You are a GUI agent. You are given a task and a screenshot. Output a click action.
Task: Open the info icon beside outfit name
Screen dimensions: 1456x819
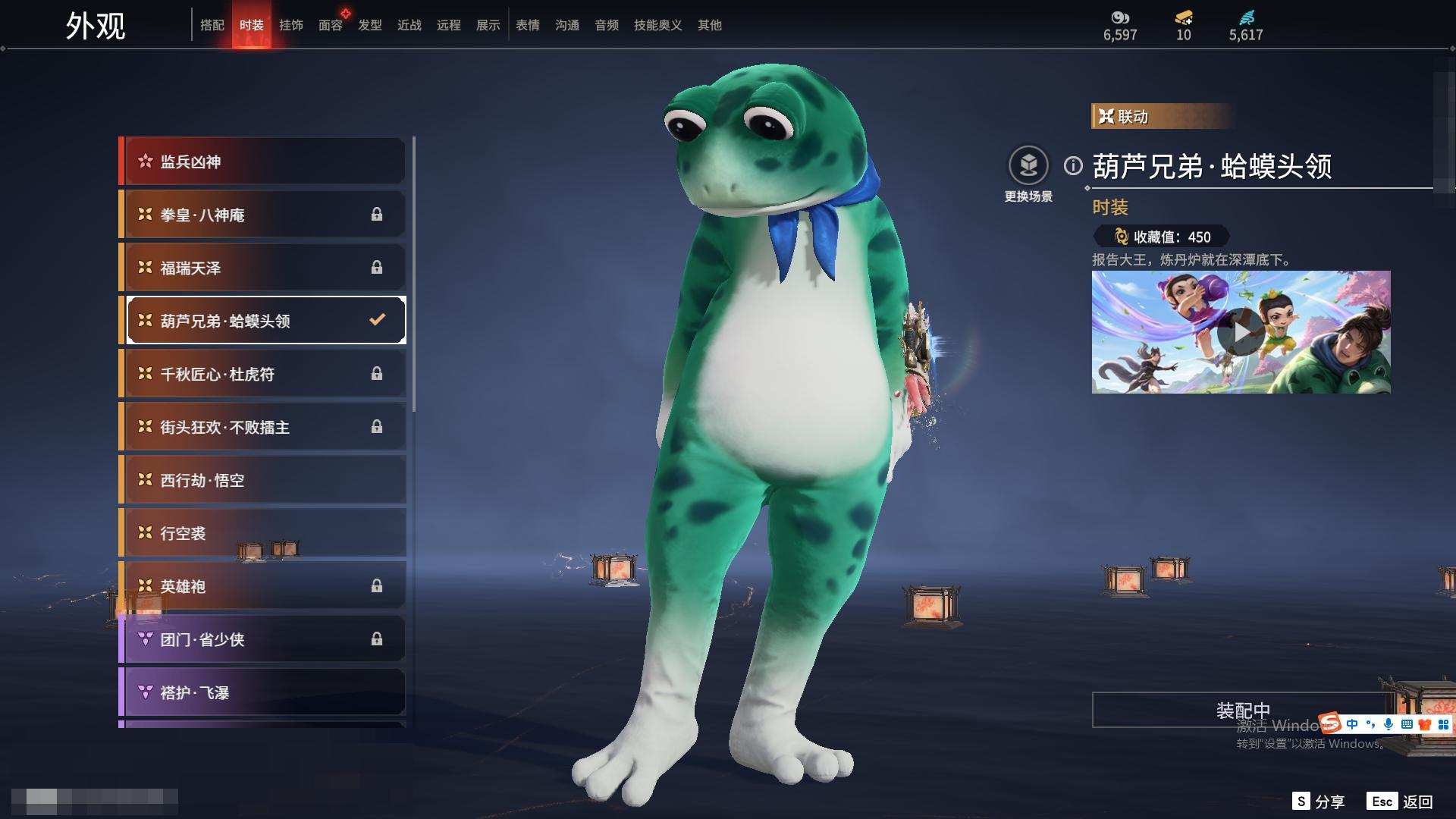tap(1073, 165)
